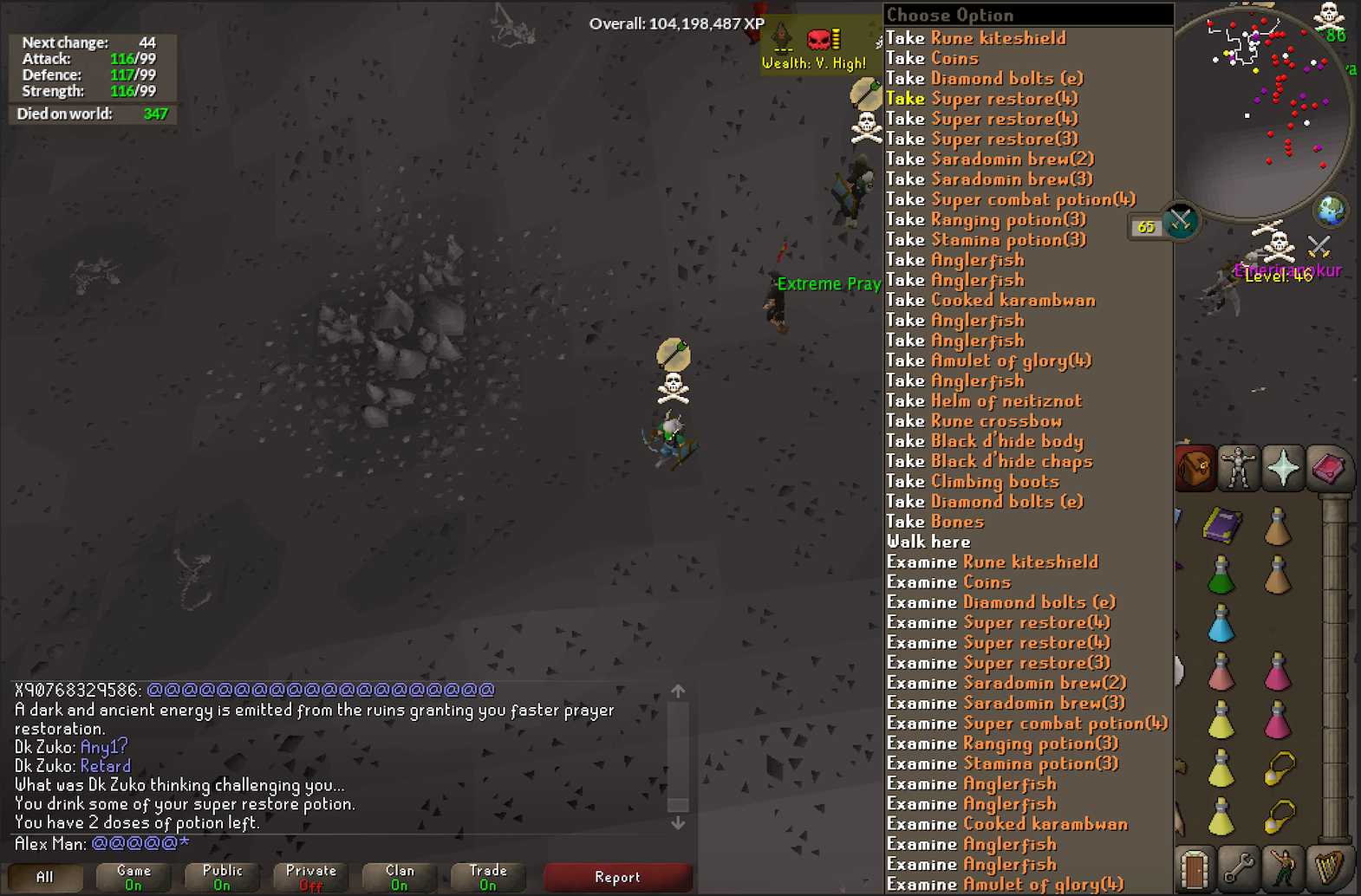The width and height of the screenshot is (1361, 896).
Task: Examine the Rune kiteshield
Action: [993, 562]
